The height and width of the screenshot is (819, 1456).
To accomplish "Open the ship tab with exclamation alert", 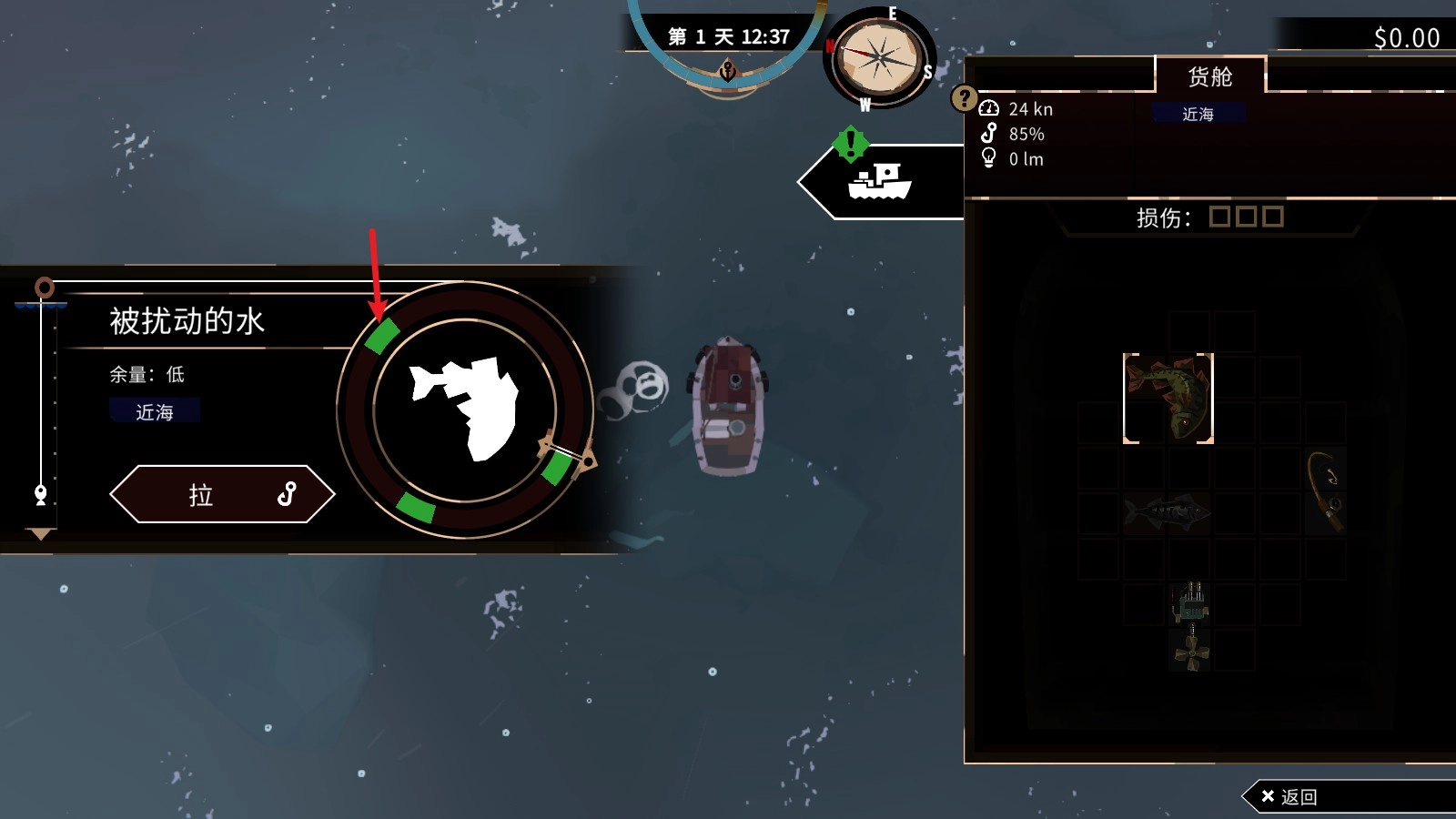I will pyautogui.click(x=879, y=181).
